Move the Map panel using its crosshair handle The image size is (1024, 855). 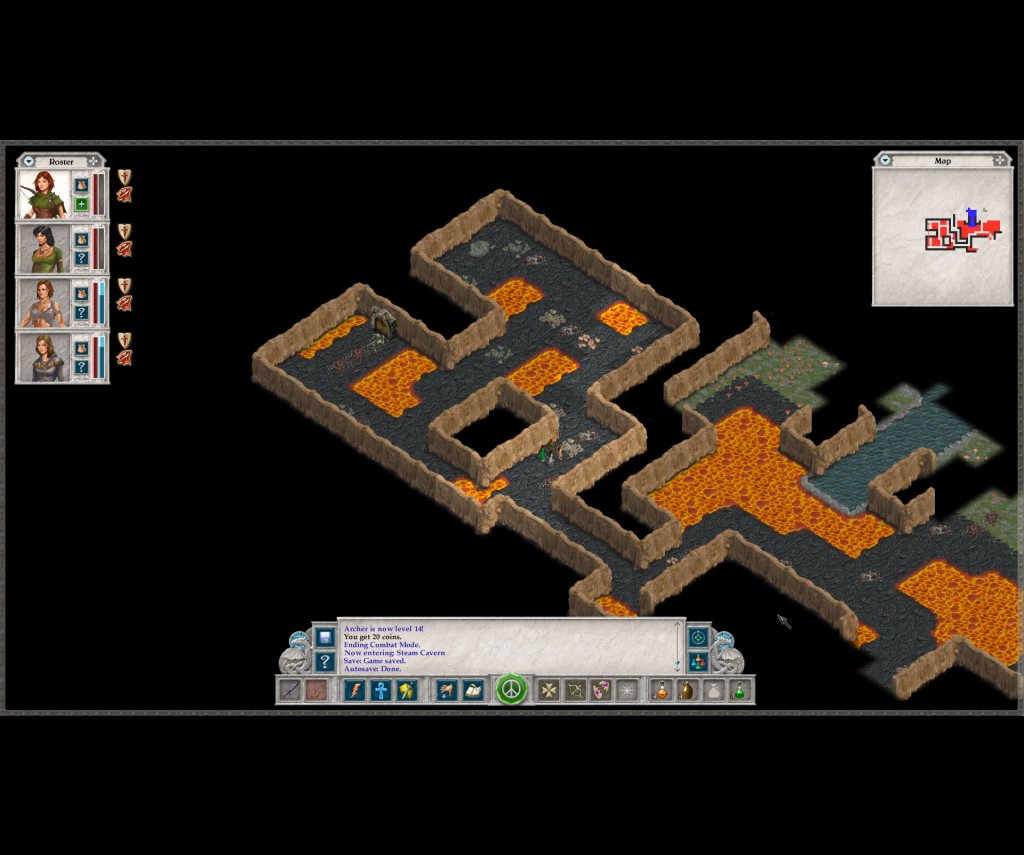[x=1001, y=160]
